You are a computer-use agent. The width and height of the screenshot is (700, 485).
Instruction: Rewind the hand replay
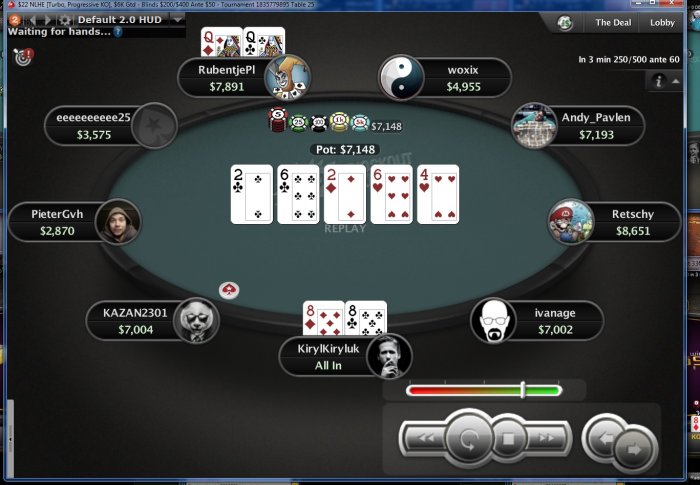(x=425, y=437)
